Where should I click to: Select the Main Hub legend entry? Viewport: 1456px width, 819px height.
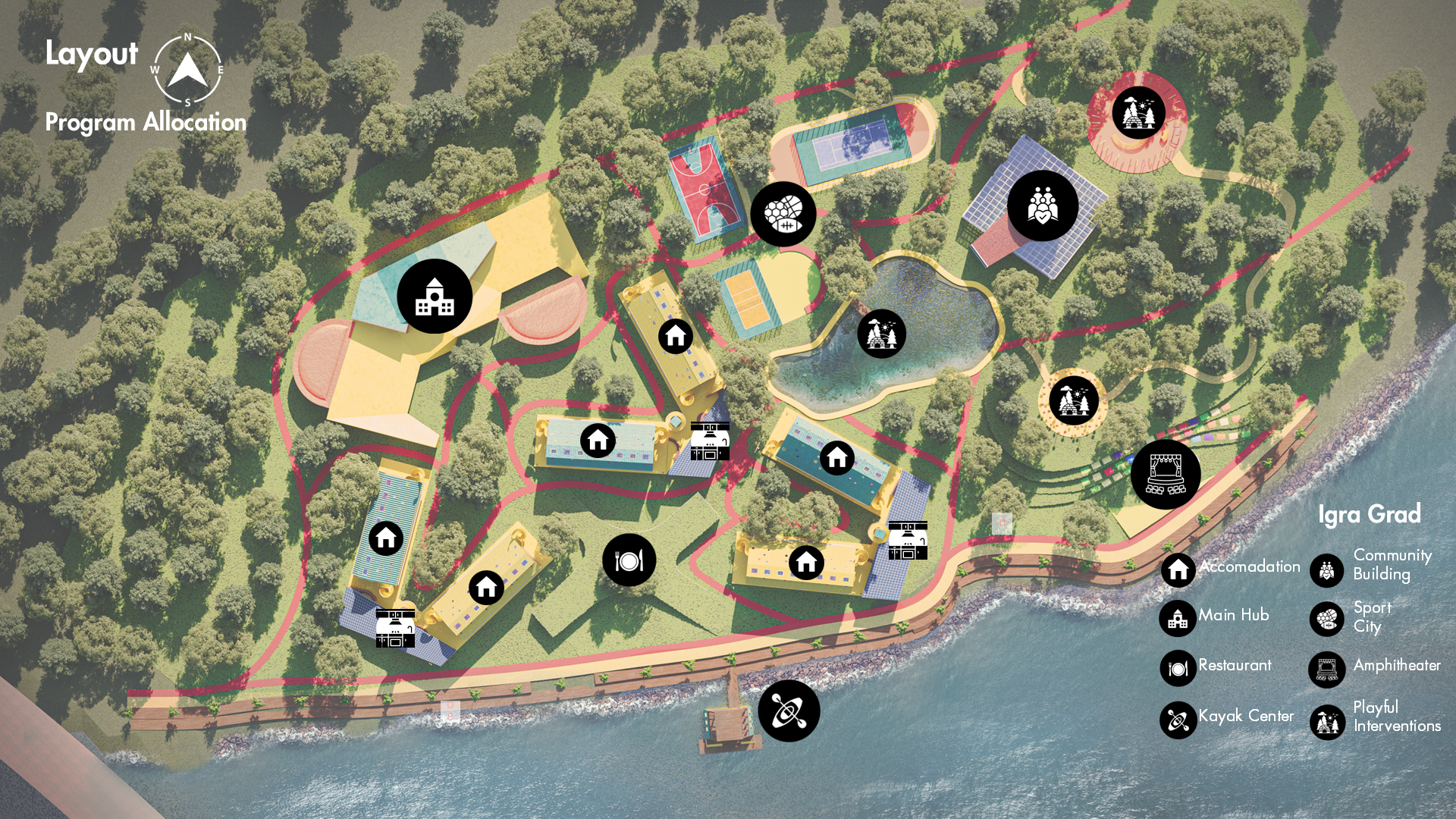coord(1214,617)
